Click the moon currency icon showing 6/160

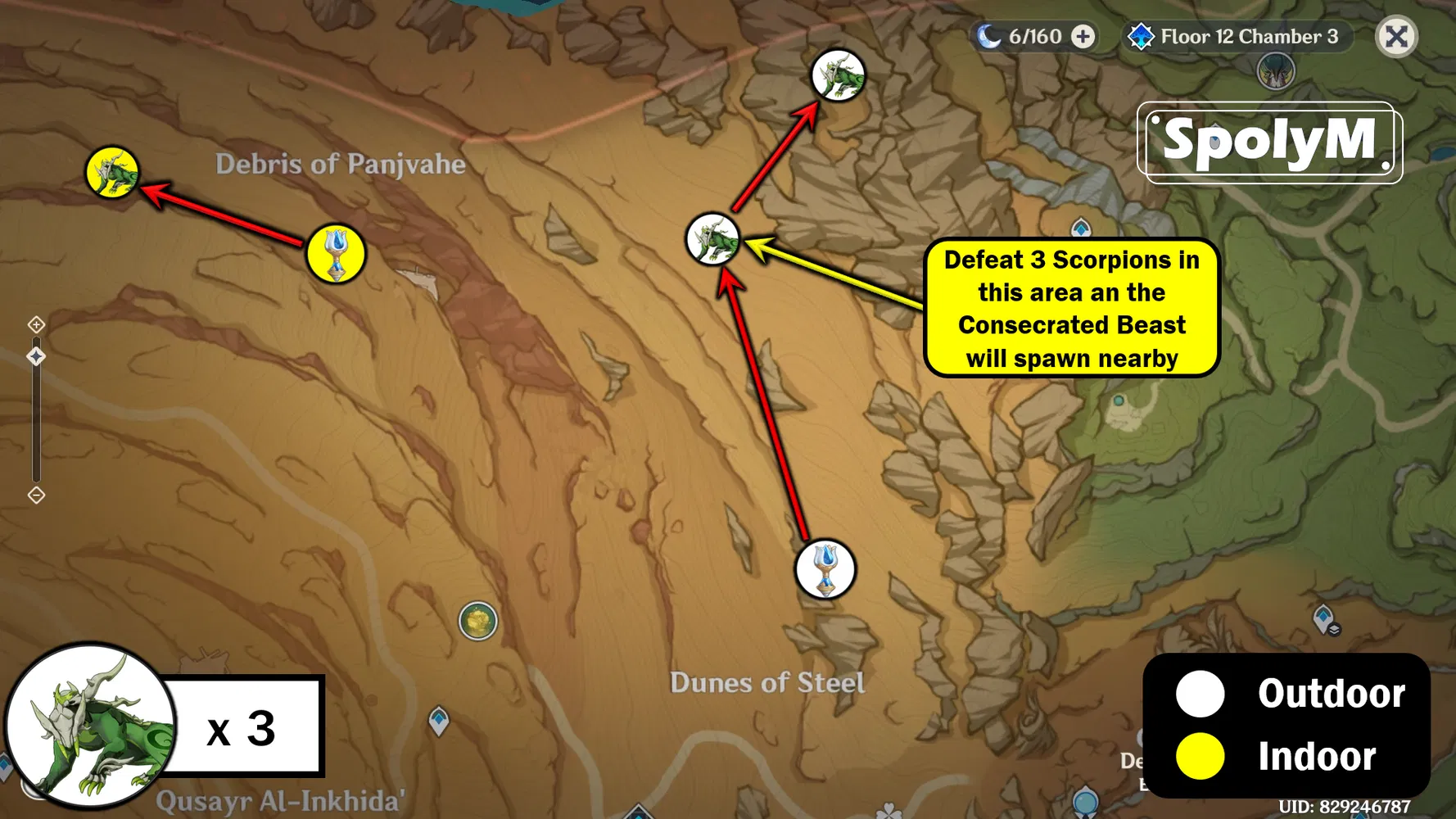[x=991, y=36]
